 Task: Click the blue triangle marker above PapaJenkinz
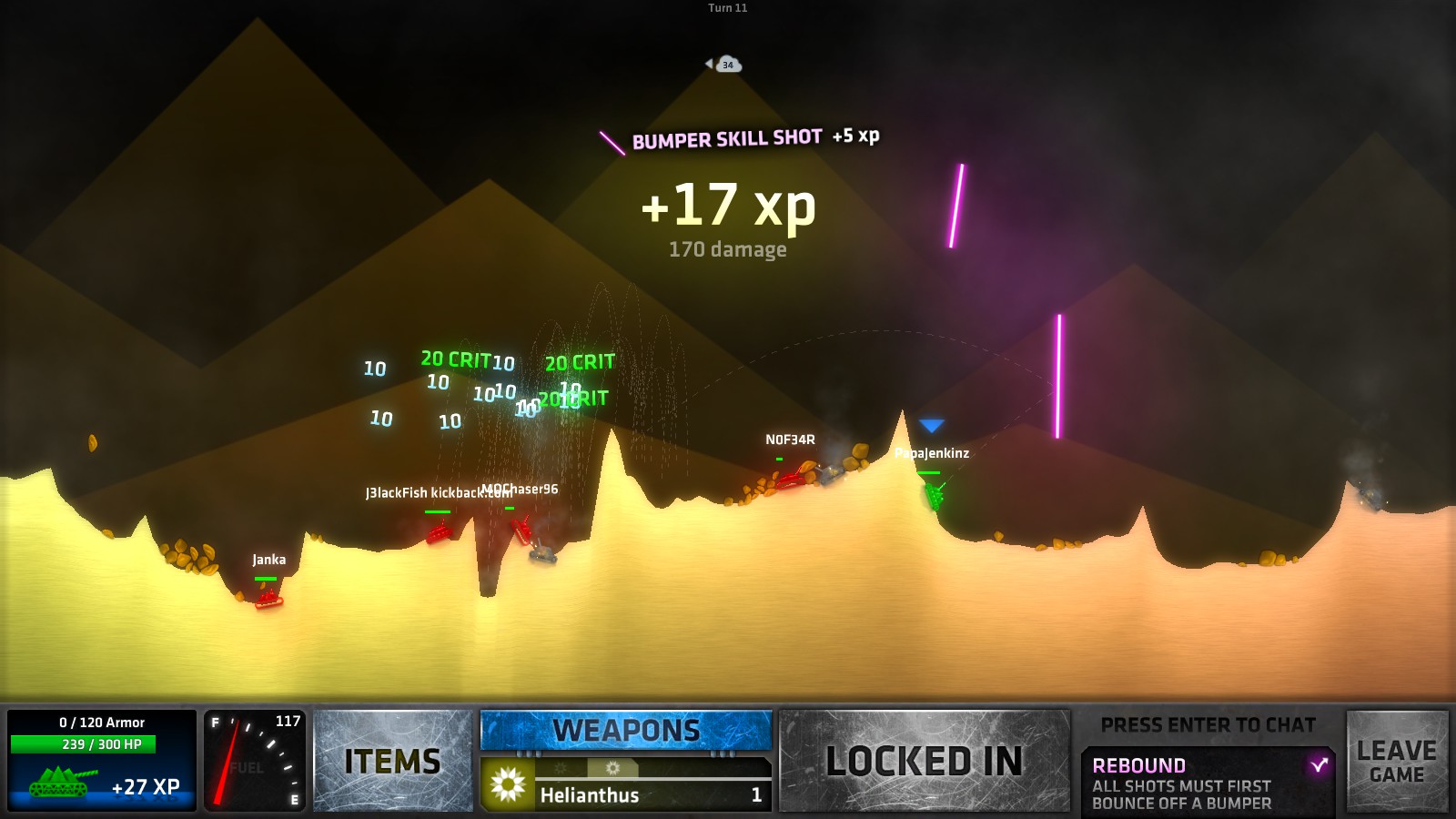(933, 422)
